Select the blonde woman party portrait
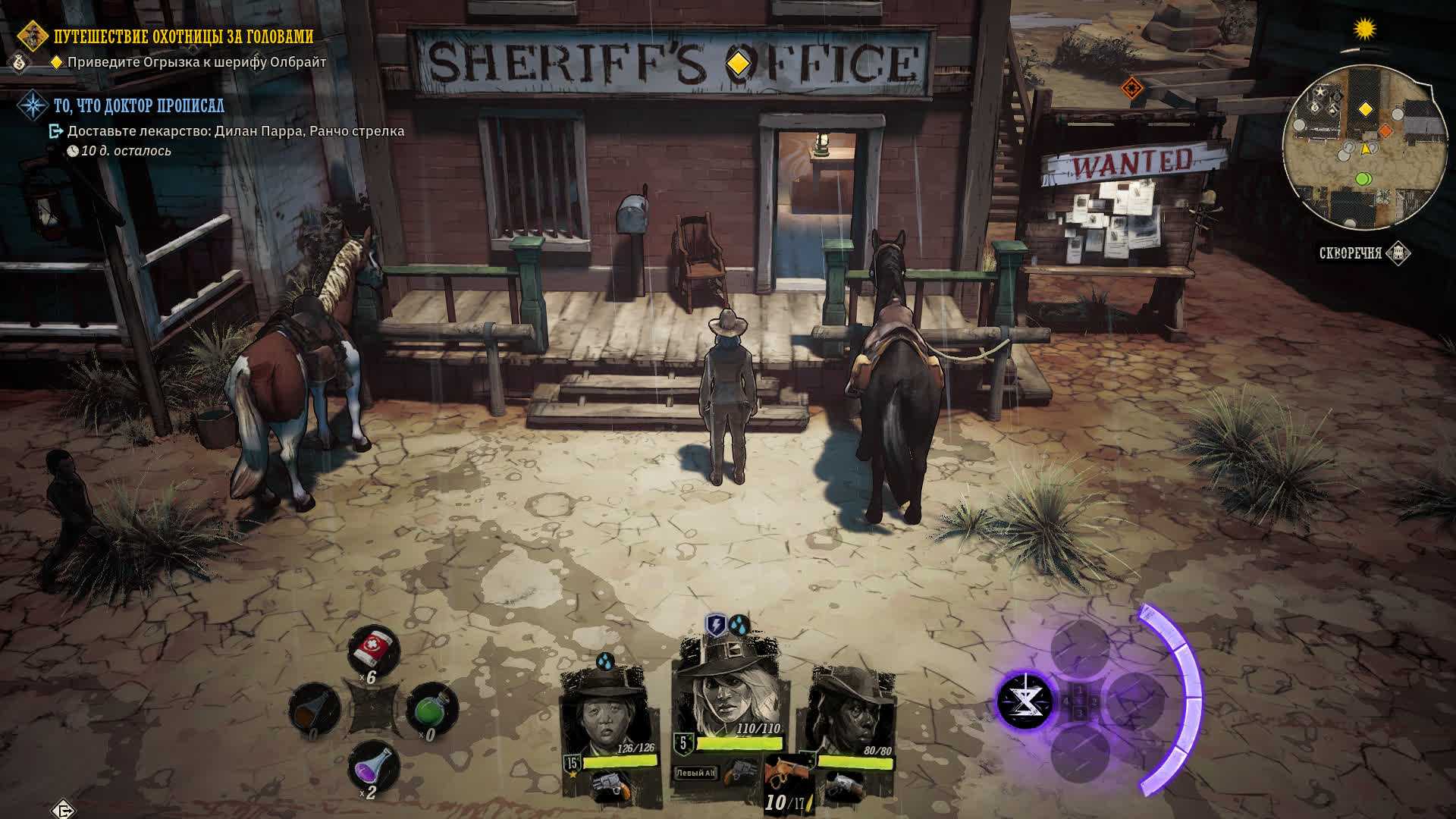Screen dimensions: 1456x819 pyautogui.click(x=727, y=692)
